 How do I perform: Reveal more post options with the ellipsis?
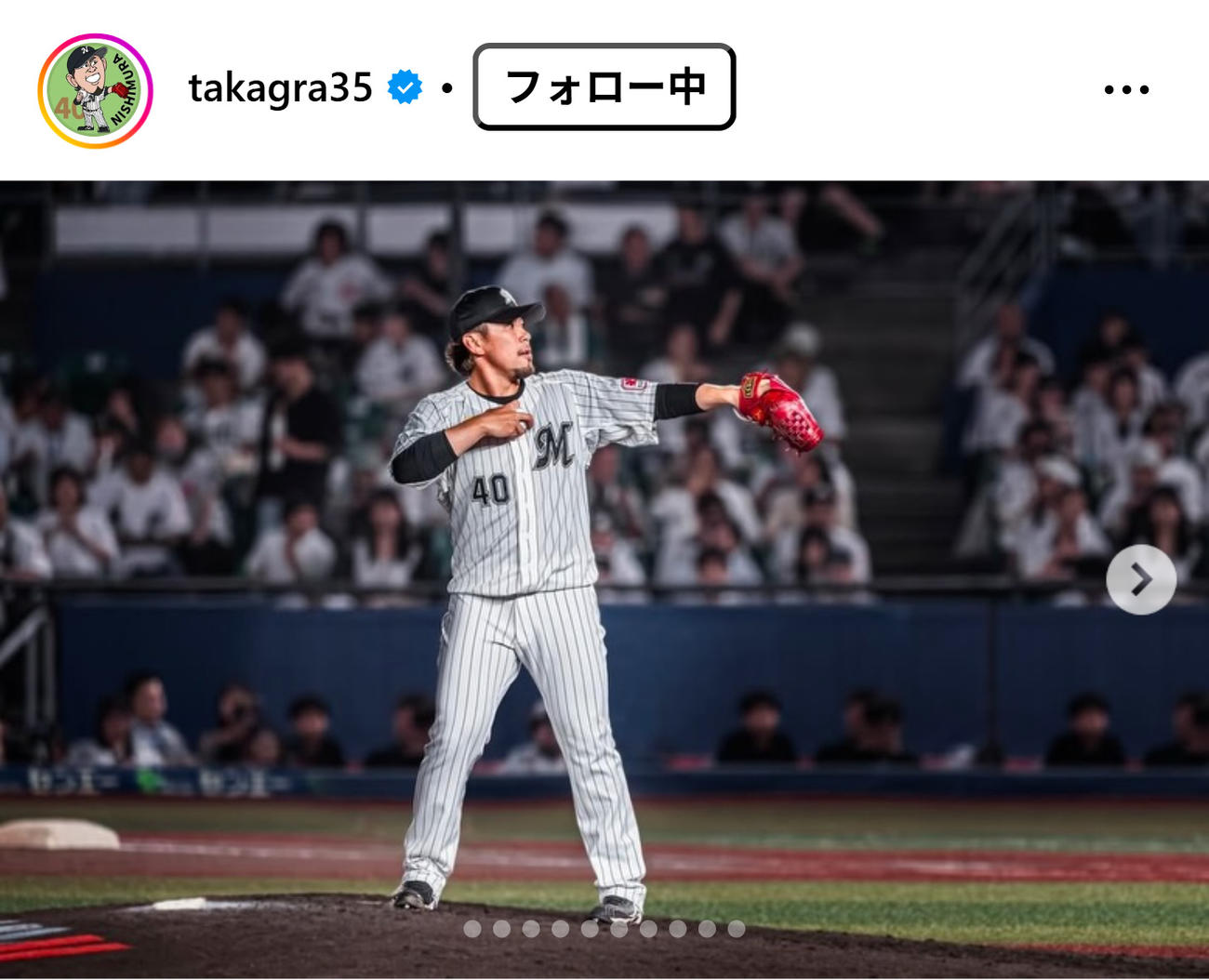click(1127, 88)
